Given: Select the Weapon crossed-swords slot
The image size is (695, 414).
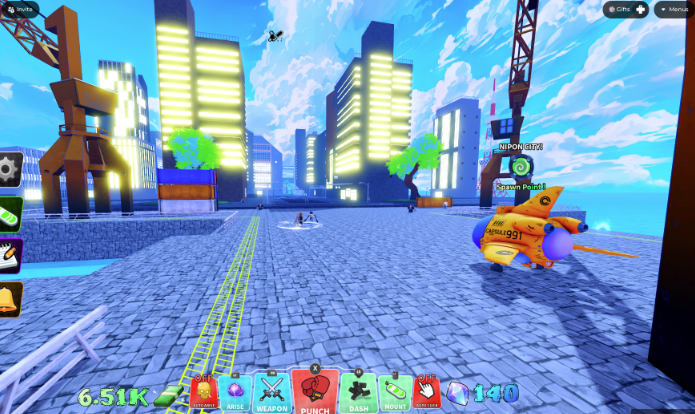Looking at the screenshot, I should coord(272,391).
